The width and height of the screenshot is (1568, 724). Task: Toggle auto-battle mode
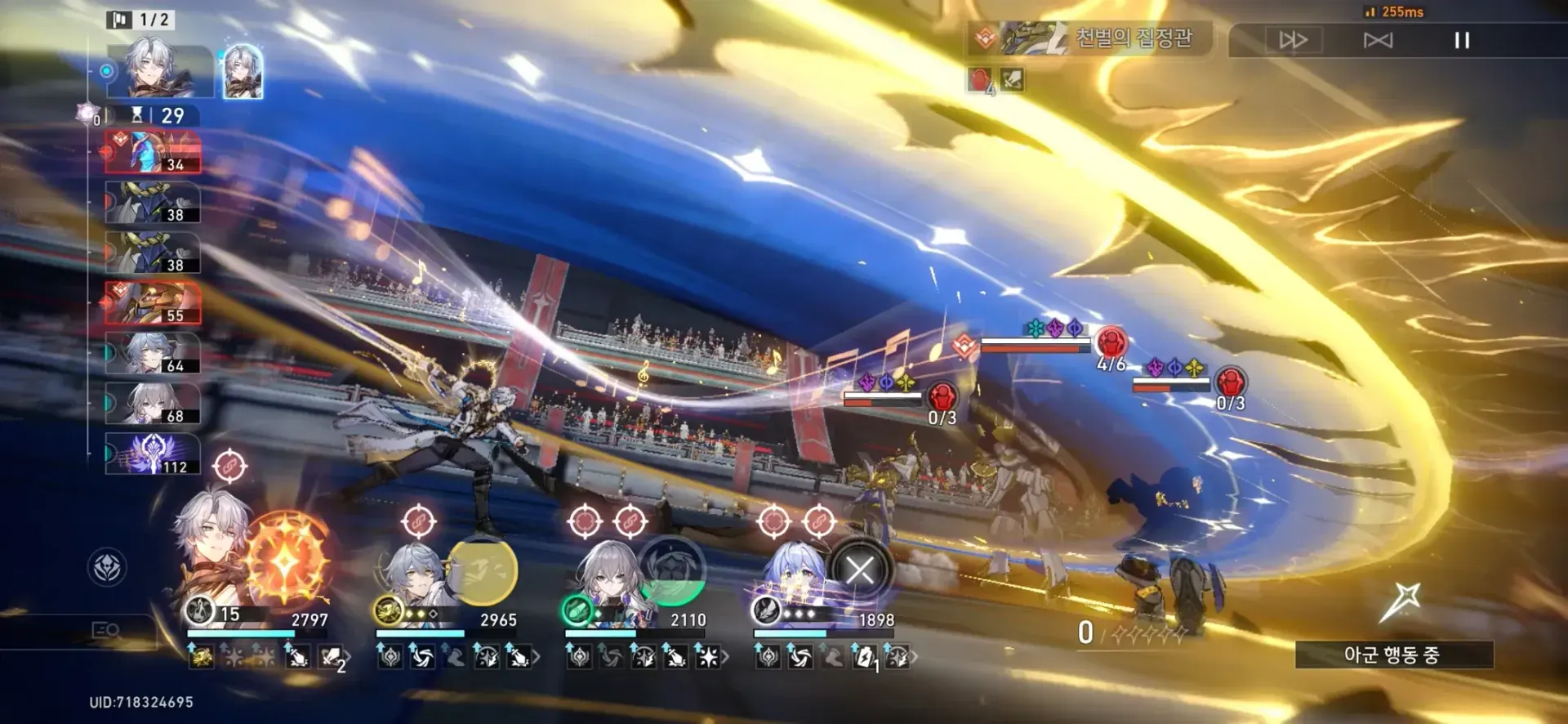click(x=1378, y=40)
